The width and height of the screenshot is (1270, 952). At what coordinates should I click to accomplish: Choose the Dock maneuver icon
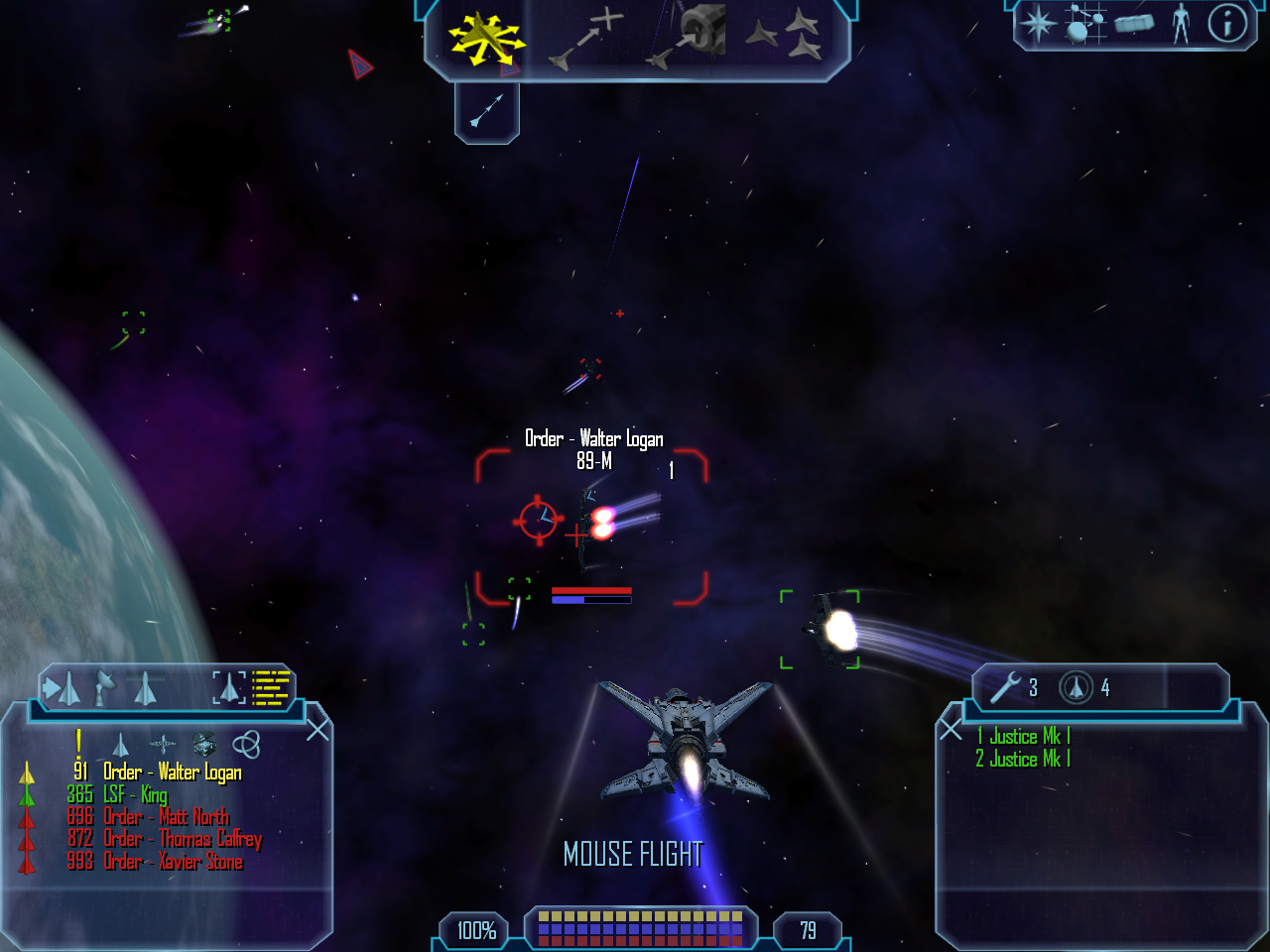[688, 38]
